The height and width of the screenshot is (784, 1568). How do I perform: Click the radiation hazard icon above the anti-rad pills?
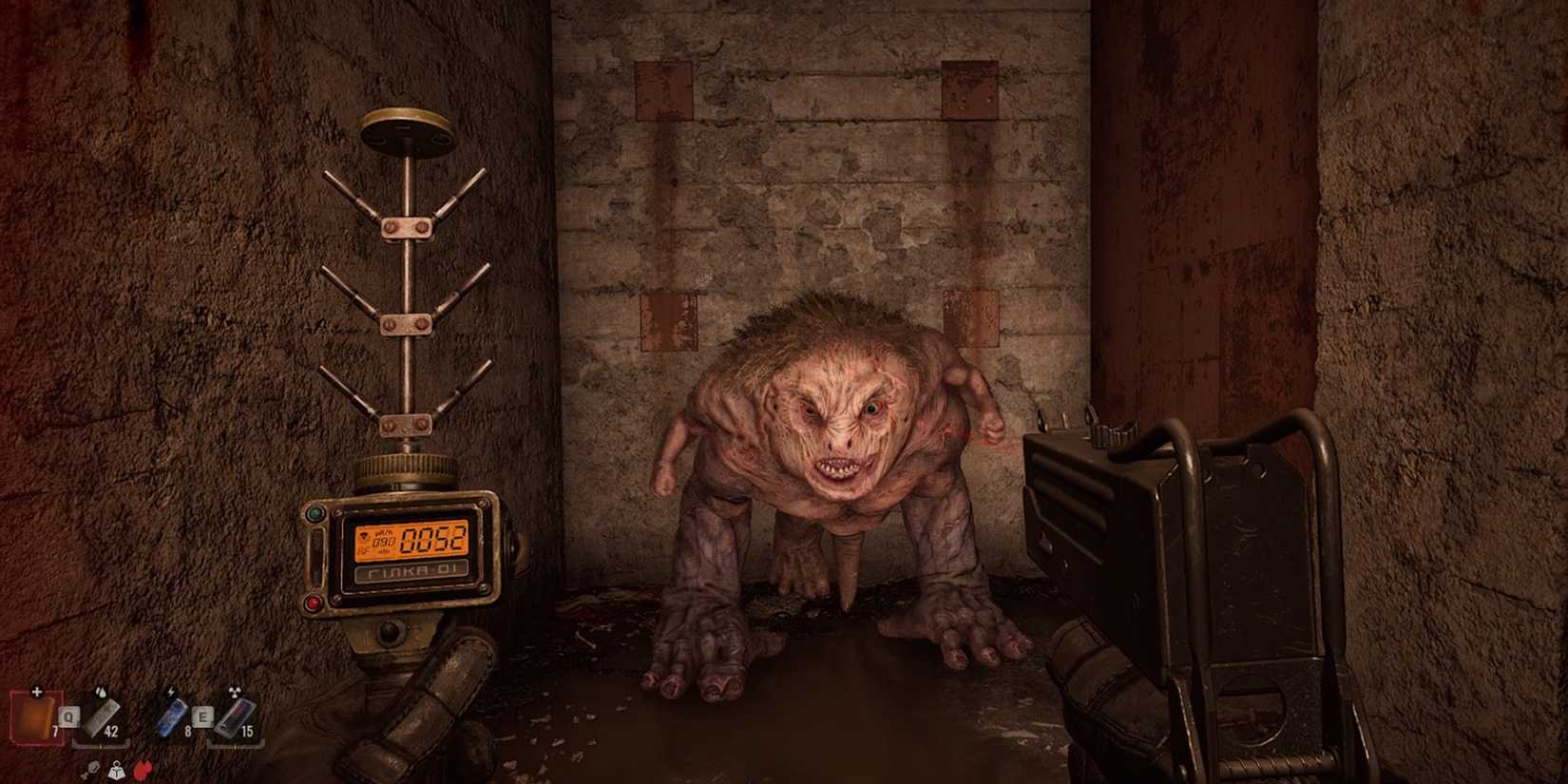click(234, 692)
